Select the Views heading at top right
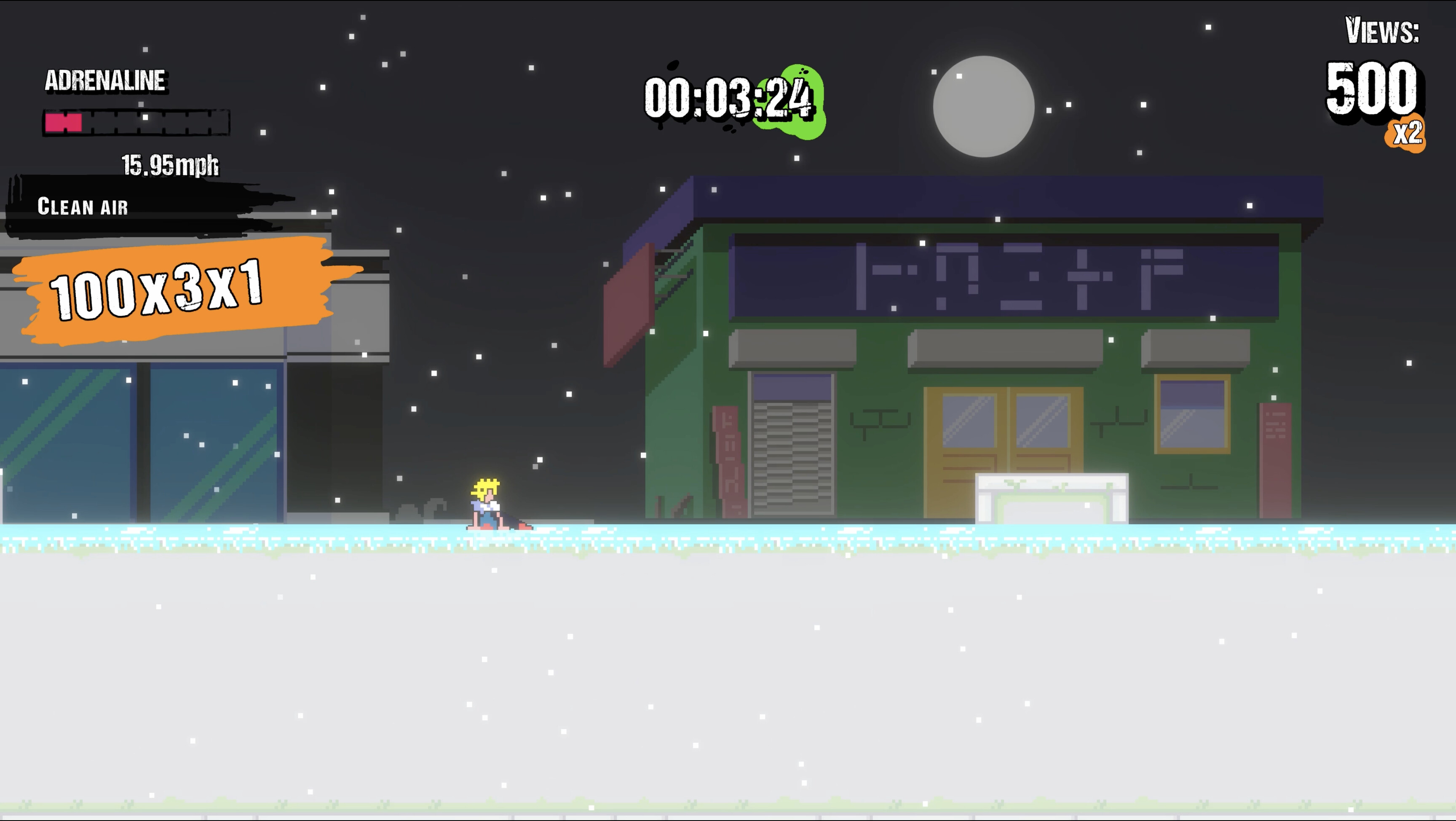Image resolution: width=1456 pixels, height=821 pixels. pos(1383,34)
